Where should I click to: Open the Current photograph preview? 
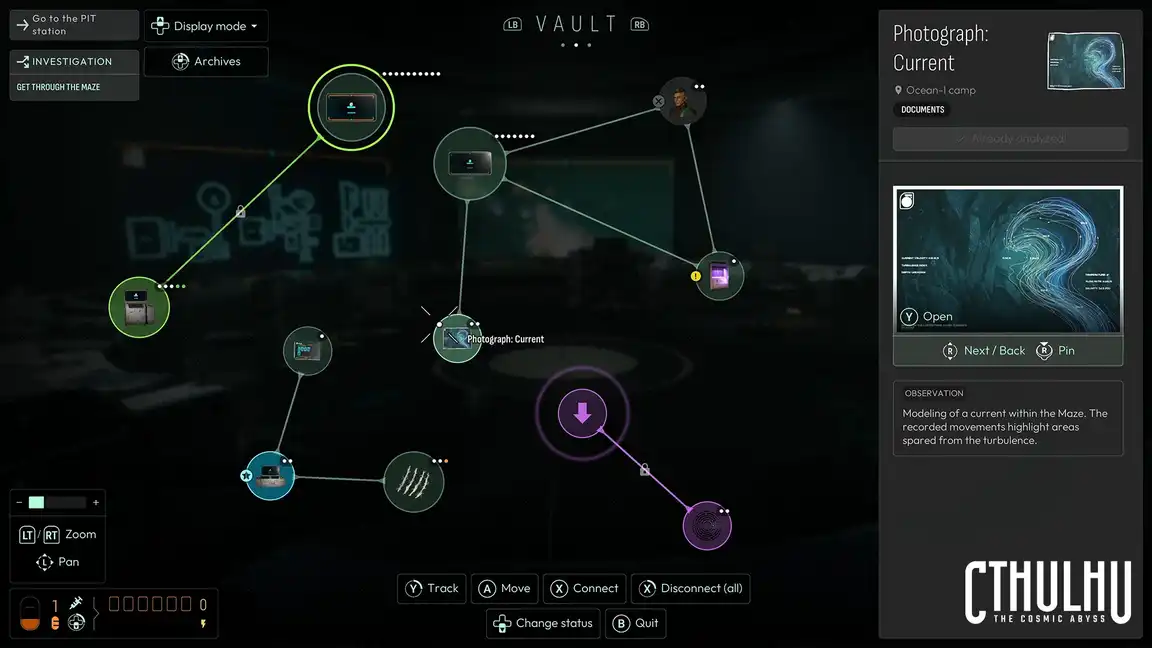click(1008, 260)
